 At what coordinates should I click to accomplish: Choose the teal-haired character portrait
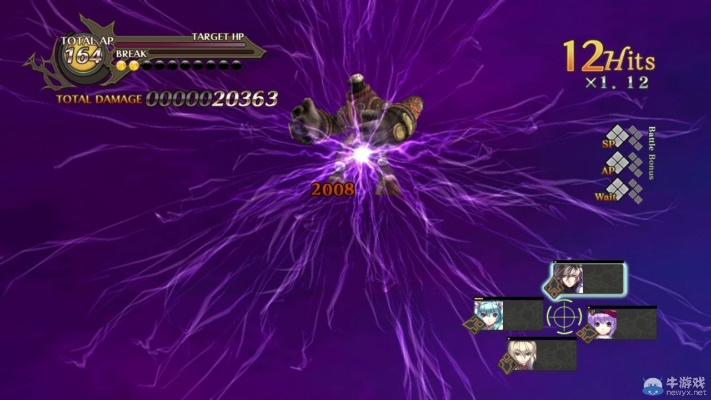coord(490,314)
